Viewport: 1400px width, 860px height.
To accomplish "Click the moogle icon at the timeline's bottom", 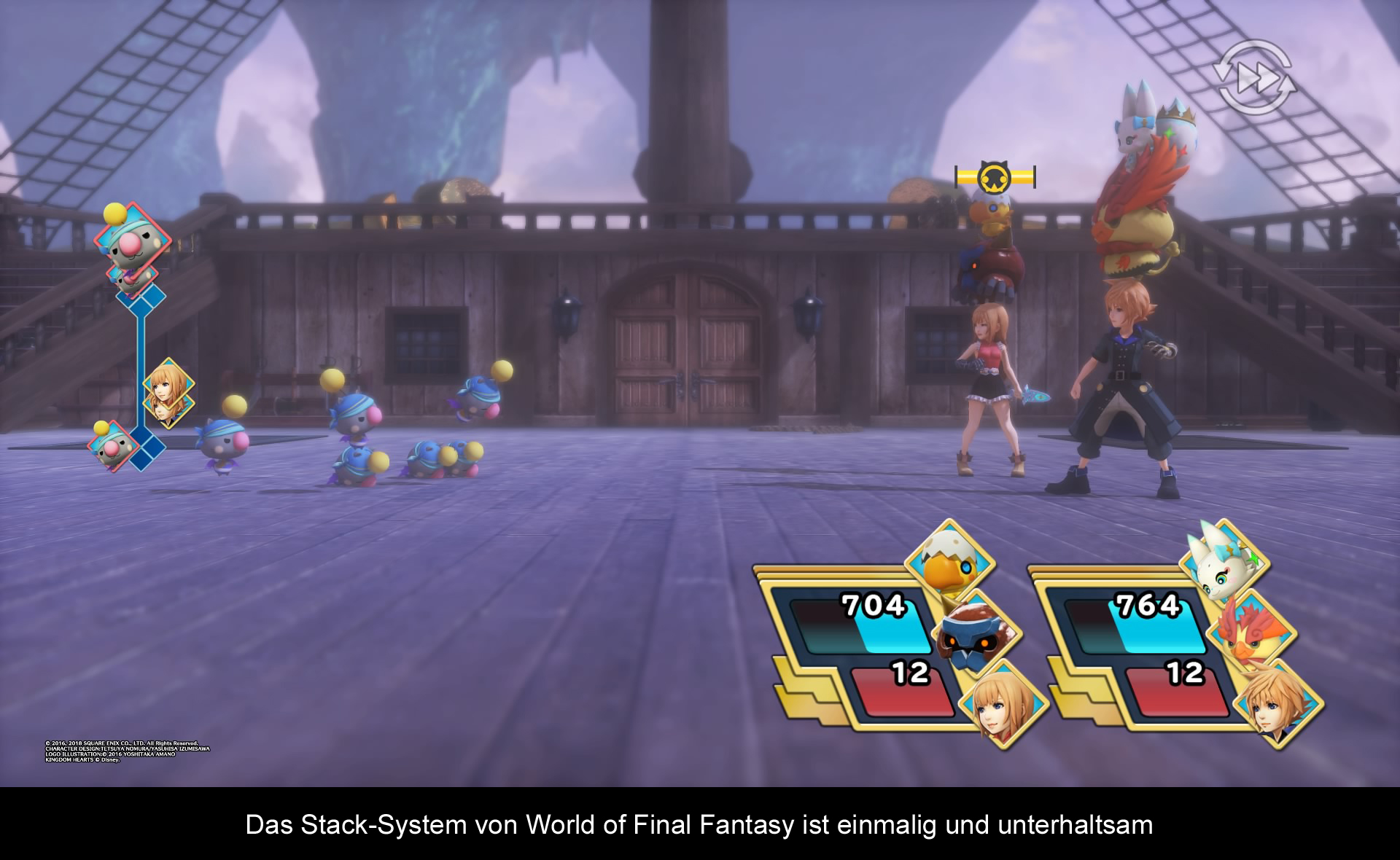I will coord(114,445).
